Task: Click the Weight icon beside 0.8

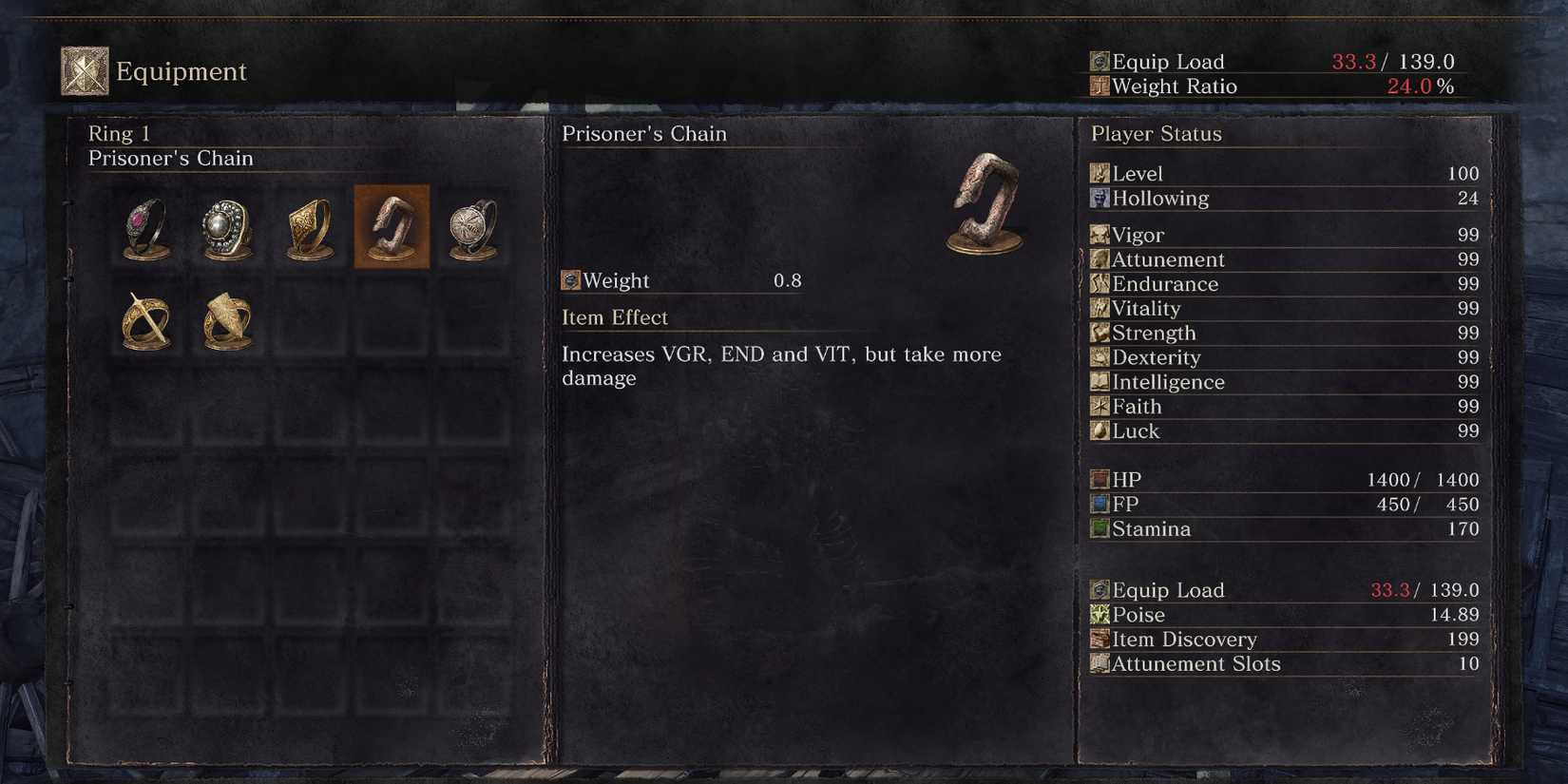Action: pos(572,280)
